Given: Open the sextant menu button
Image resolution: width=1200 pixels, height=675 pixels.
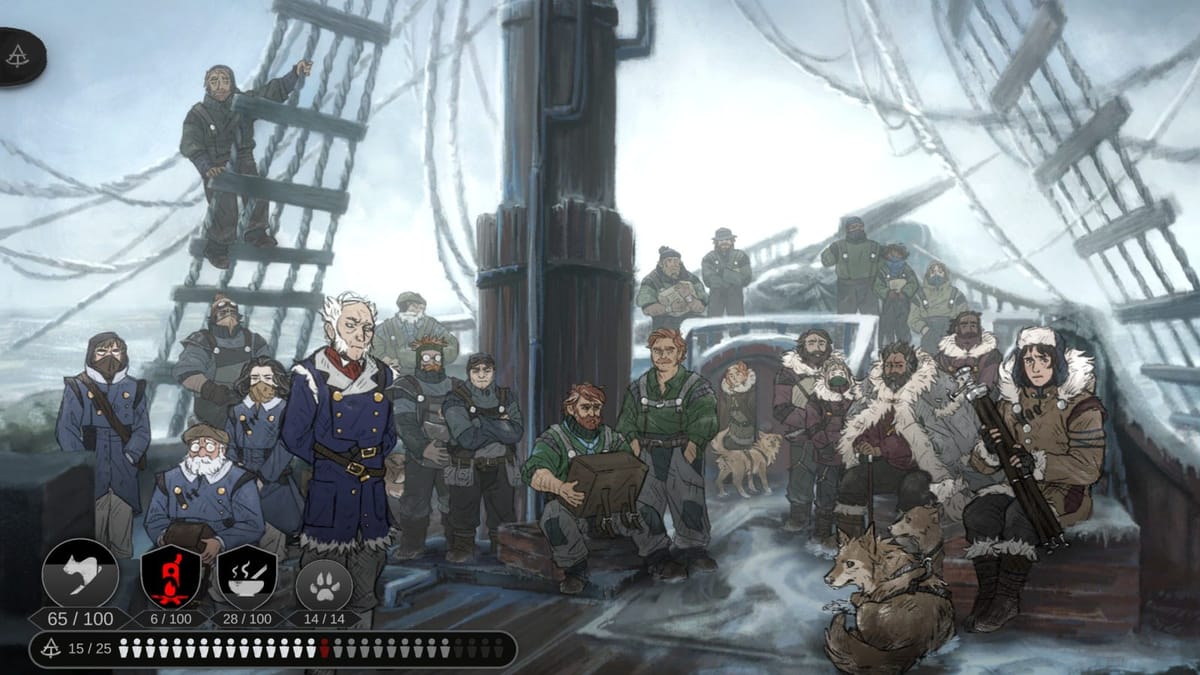Looking at the screenshot, I should 18,57.
